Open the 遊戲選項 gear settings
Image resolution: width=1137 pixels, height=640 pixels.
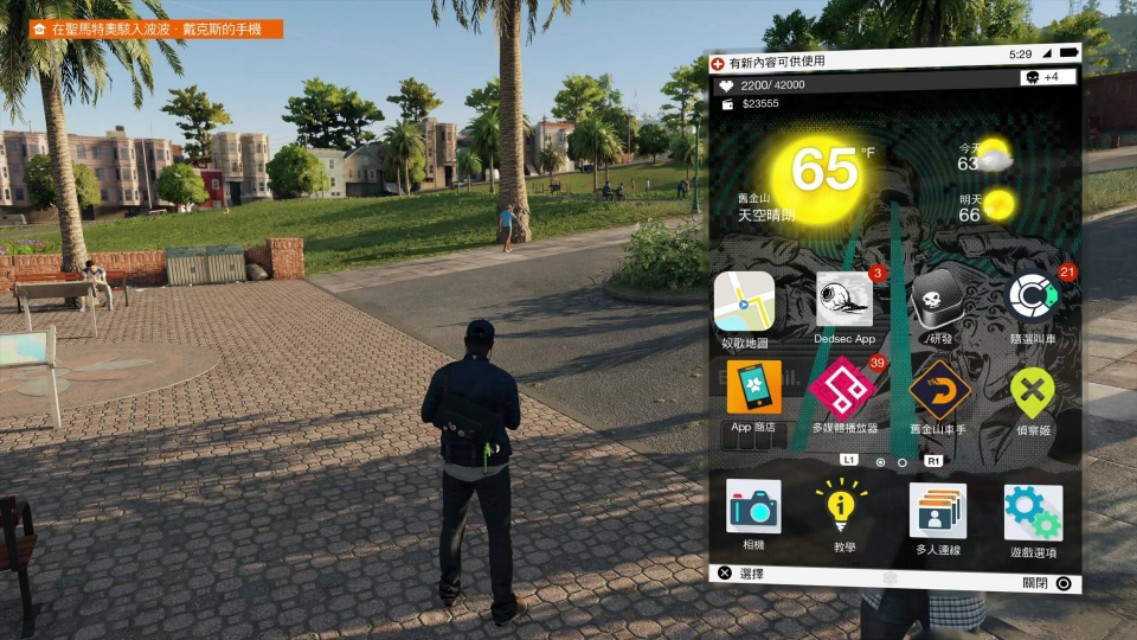pos(1033,512)
